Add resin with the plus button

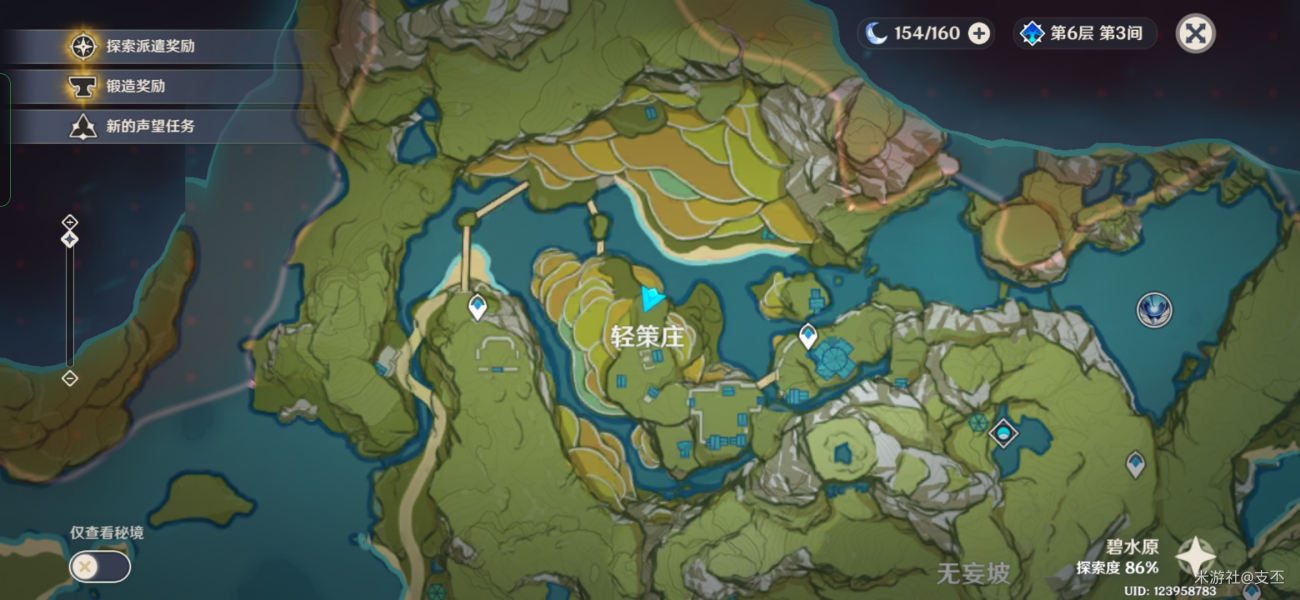coord(980,33)
